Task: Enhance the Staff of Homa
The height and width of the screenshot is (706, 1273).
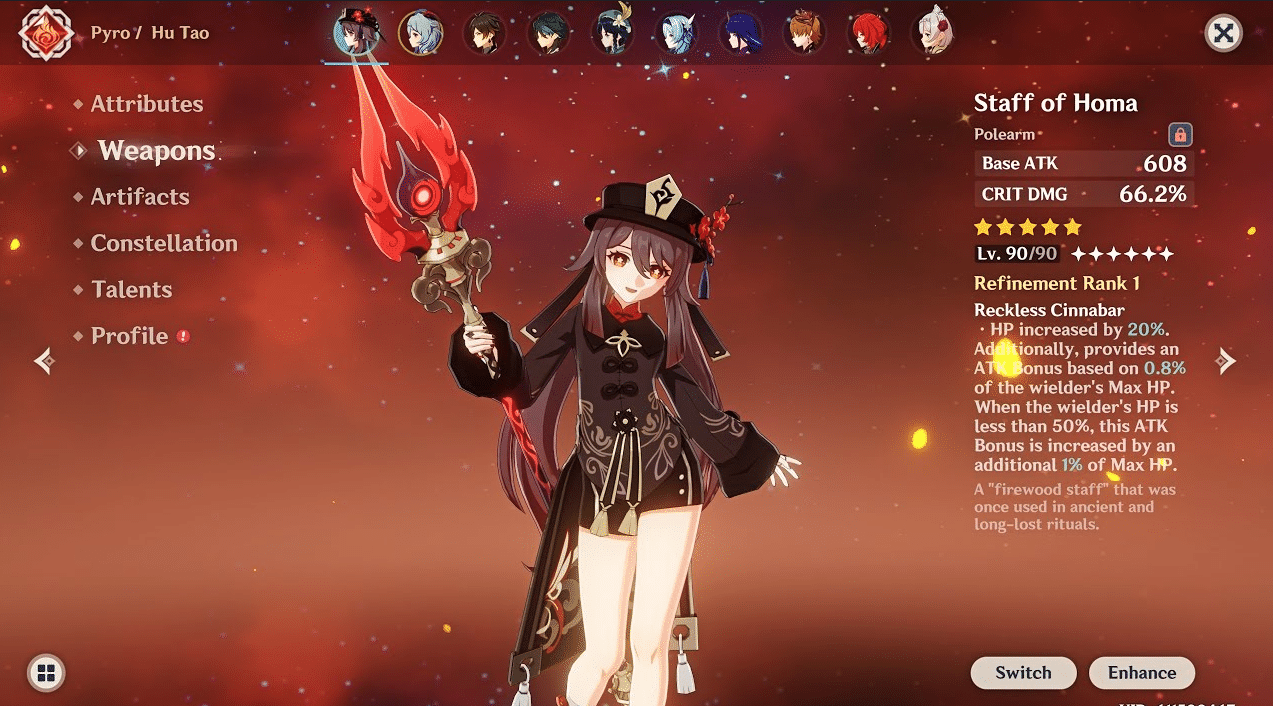Action: coord(1141,673)
